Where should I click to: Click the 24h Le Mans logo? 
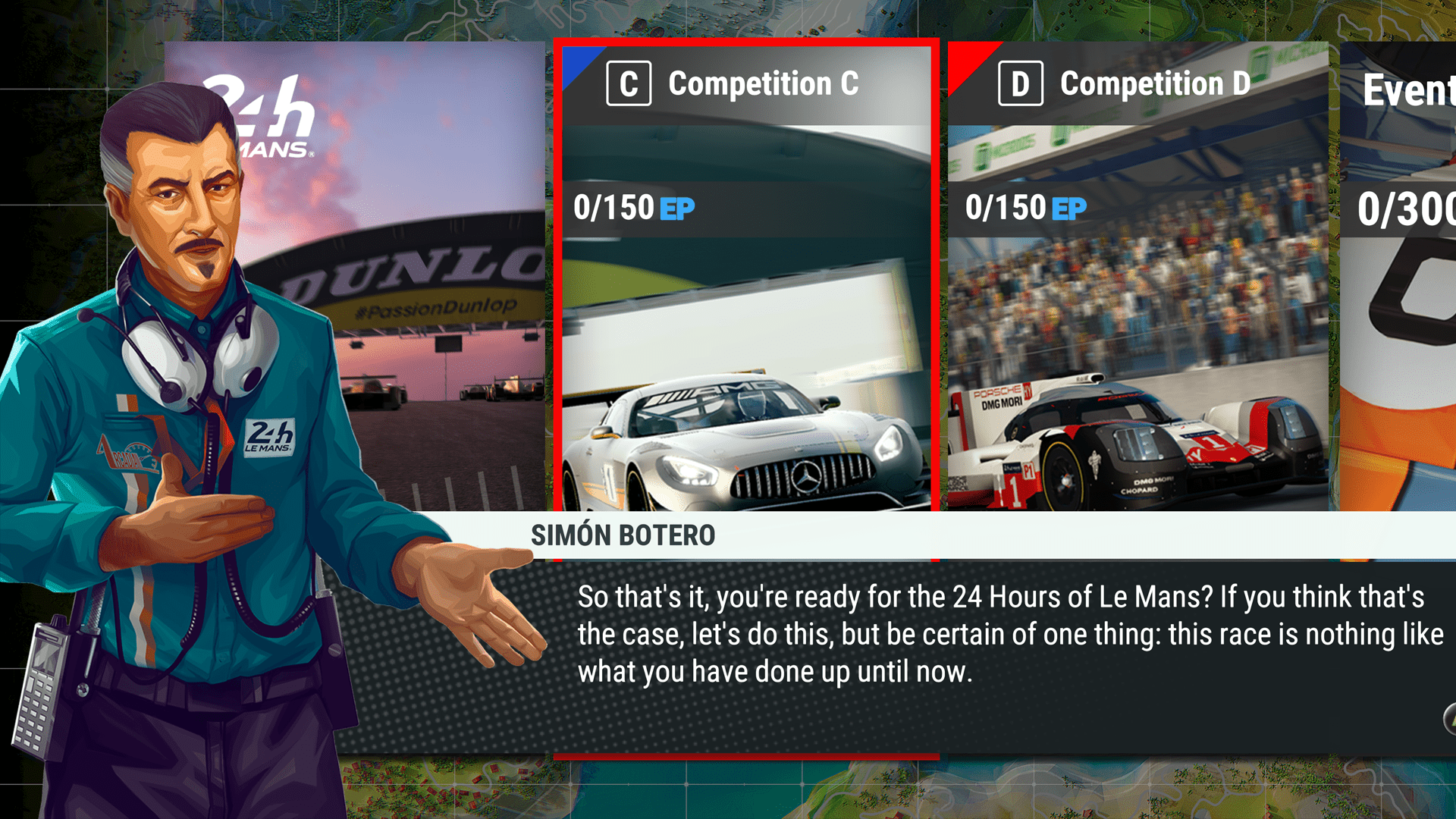coord(261,114)
